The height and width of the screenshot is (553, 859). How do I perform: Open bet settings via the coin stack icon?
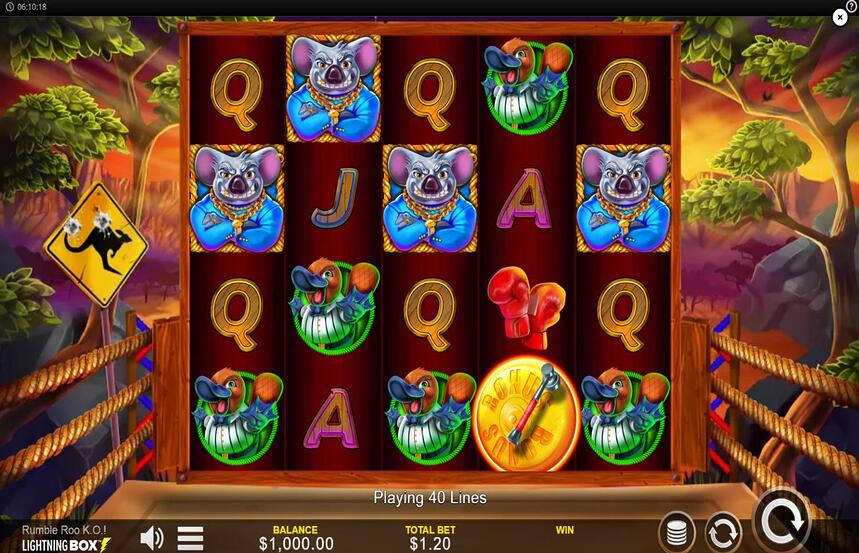[677, 530]
